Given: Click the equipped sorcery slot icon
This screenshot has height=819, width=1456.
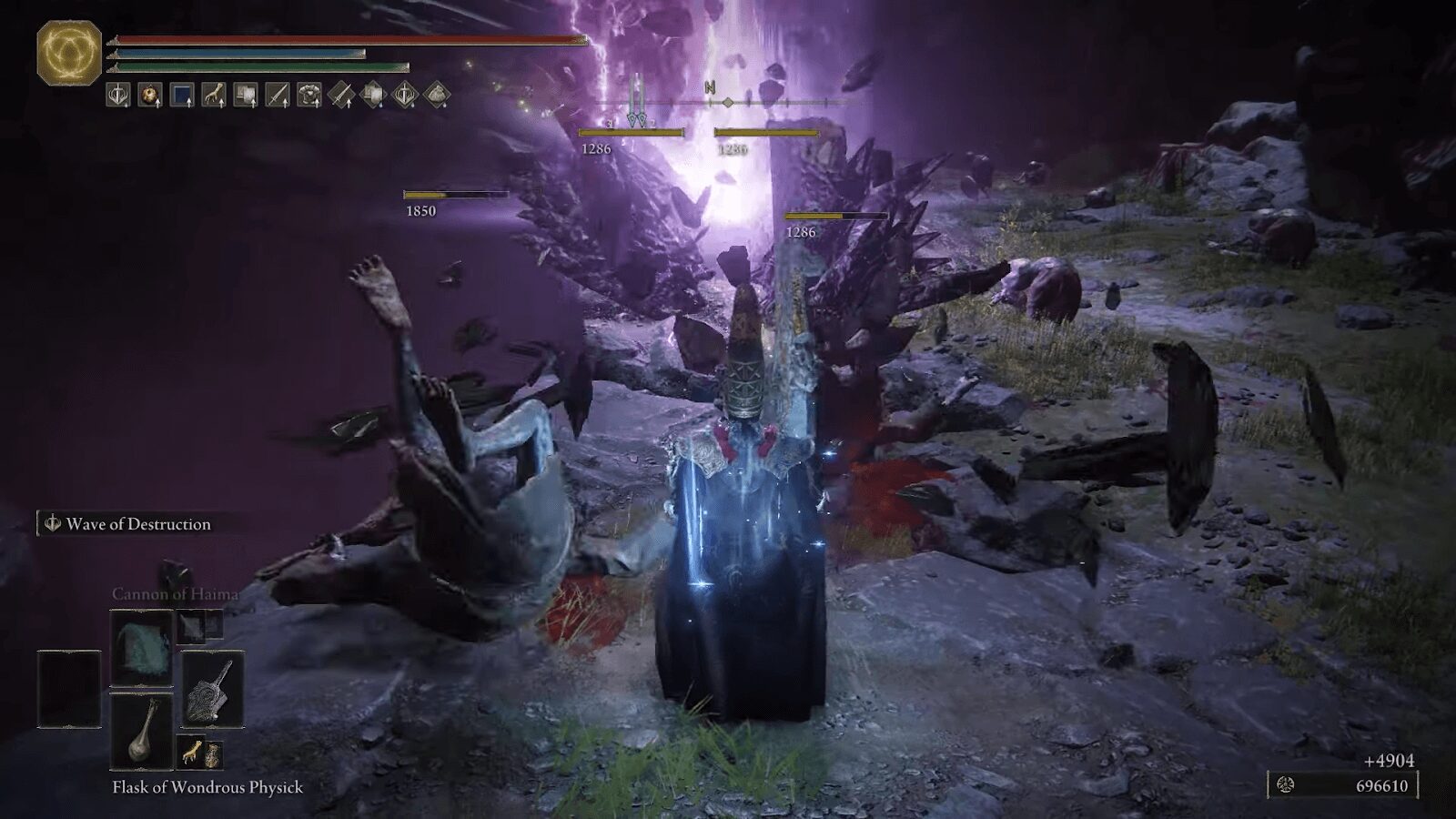Looking at the screenshot, I should (141, 648).
